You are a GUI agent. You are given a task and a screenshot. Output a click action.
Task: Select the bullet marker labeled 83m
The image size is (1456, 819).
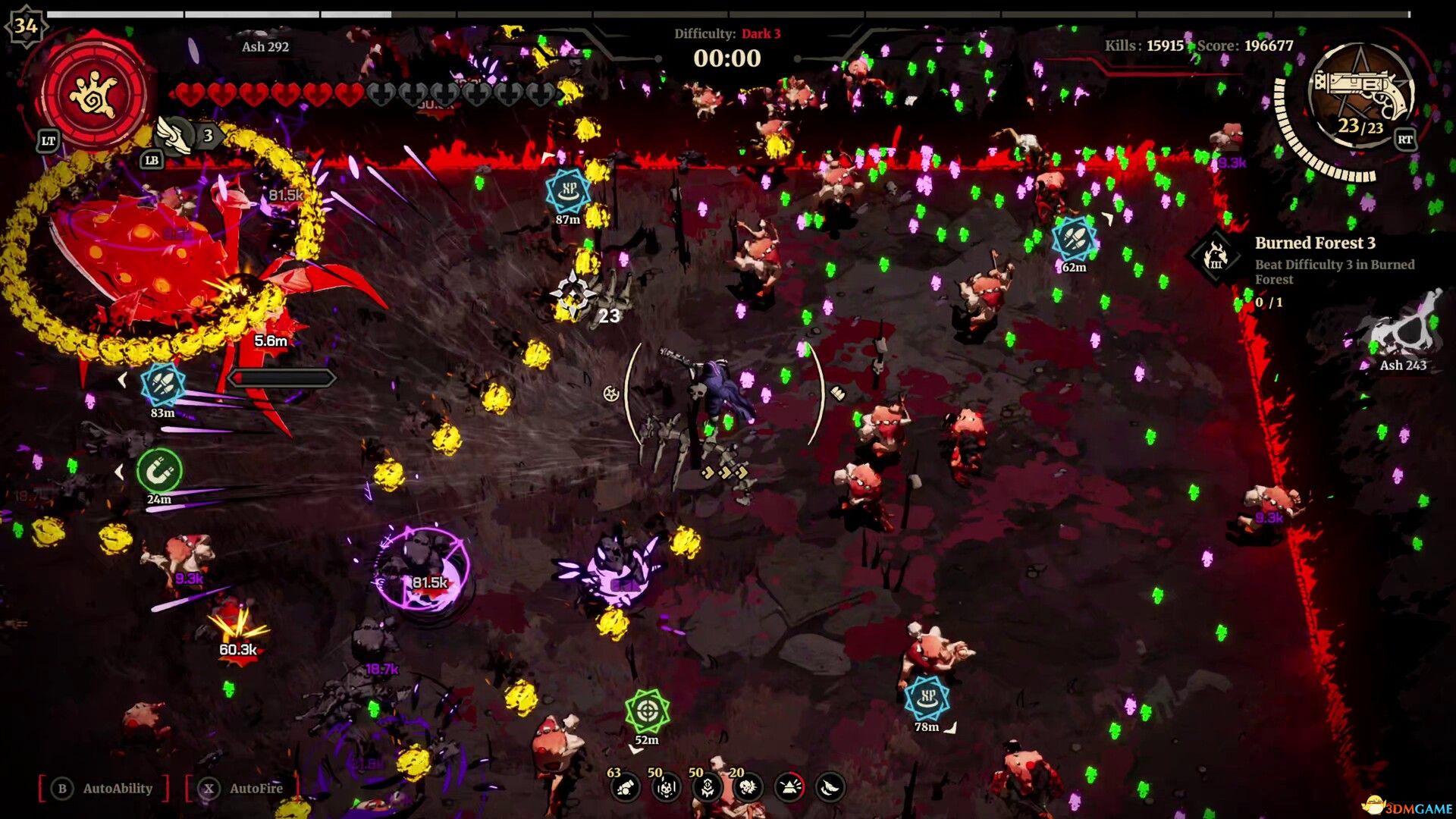[x=162, y=384]
